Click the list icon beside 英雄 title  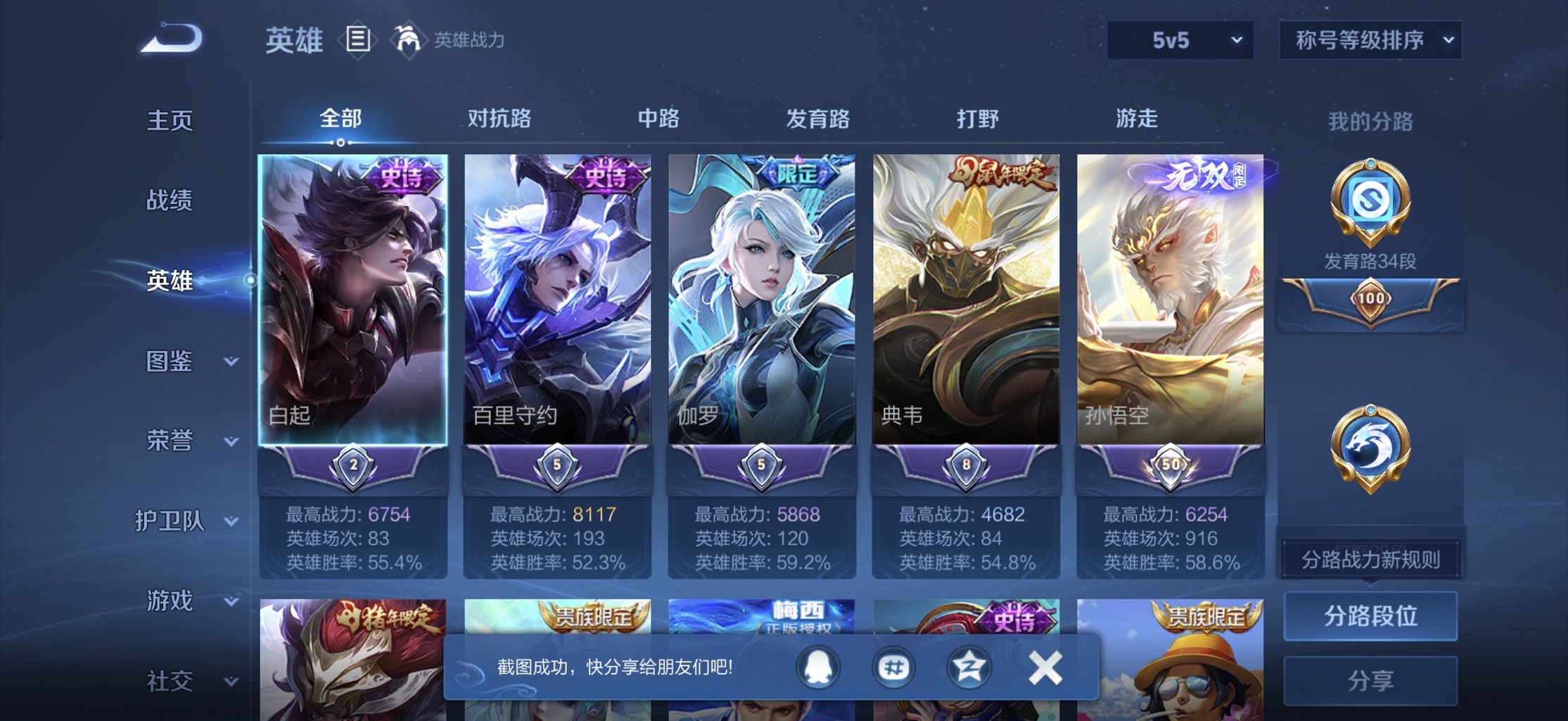pos(357,40)
